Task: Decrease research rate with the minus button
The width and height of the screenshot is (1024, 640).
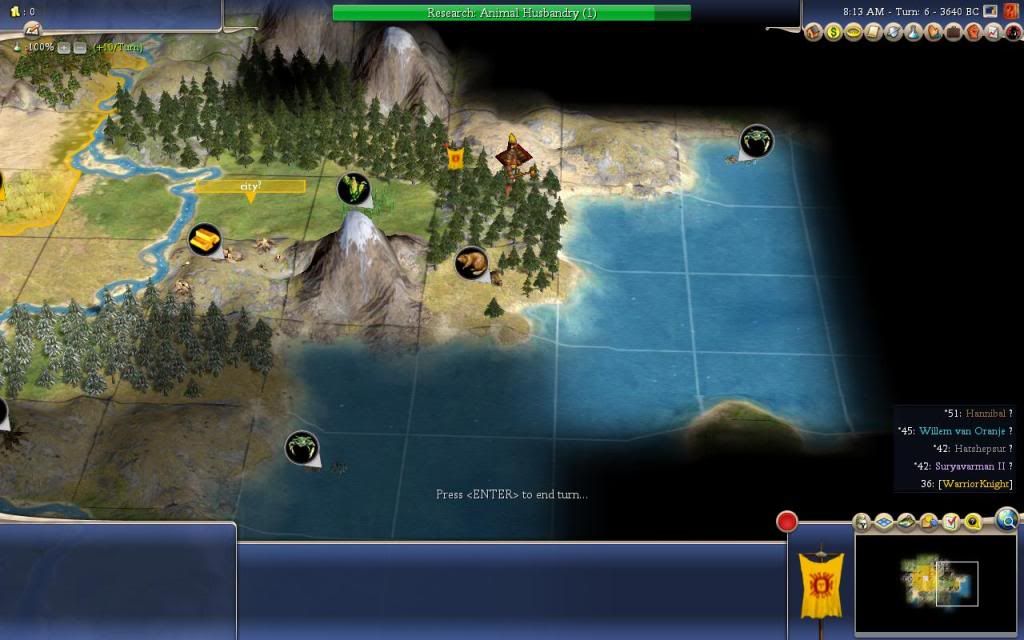Action: click(79, 47)
